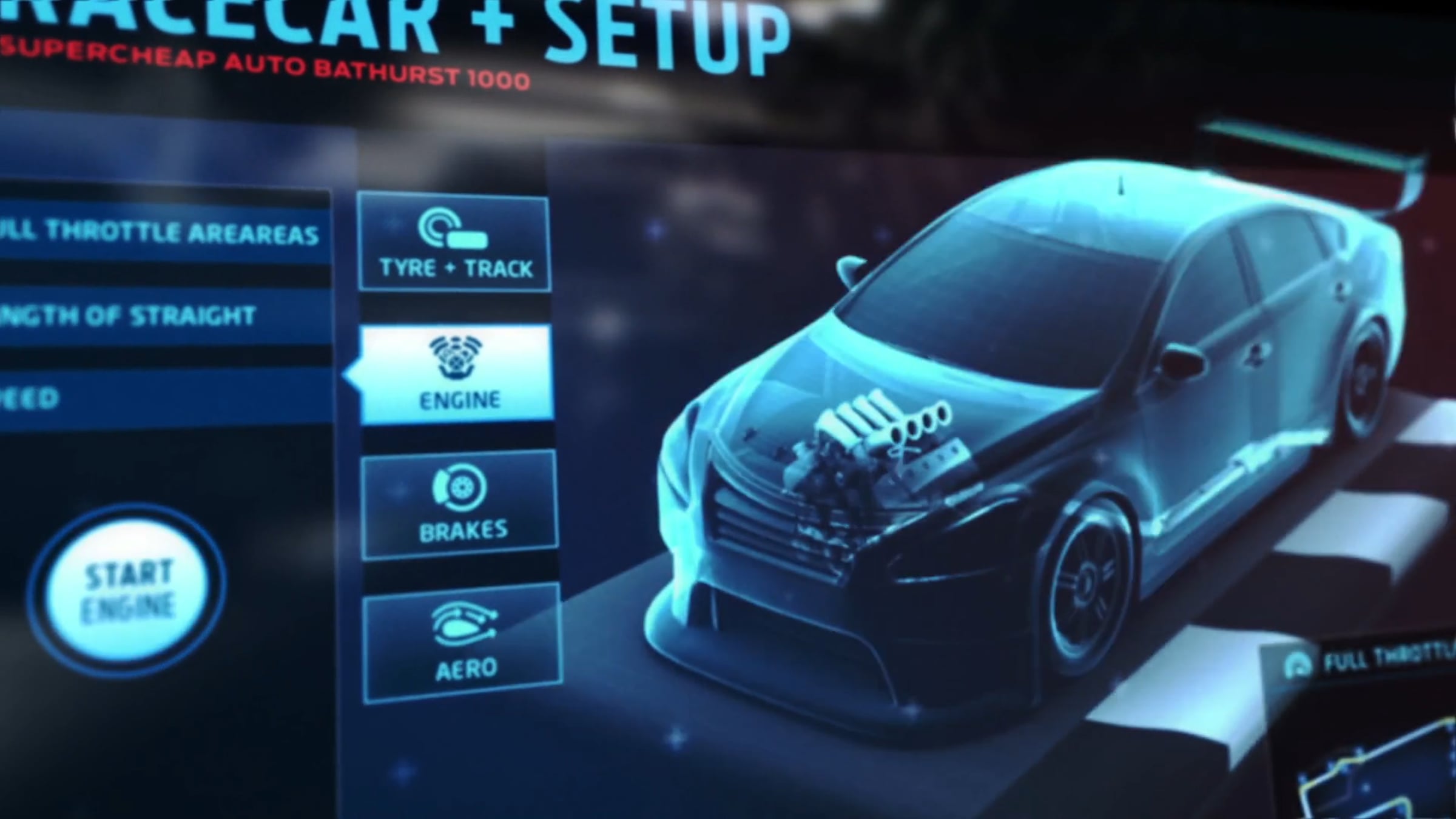This screenshot has height=819, width=1456.
Task: Select the Full Throttle Areas row
Action: point(161,231)
